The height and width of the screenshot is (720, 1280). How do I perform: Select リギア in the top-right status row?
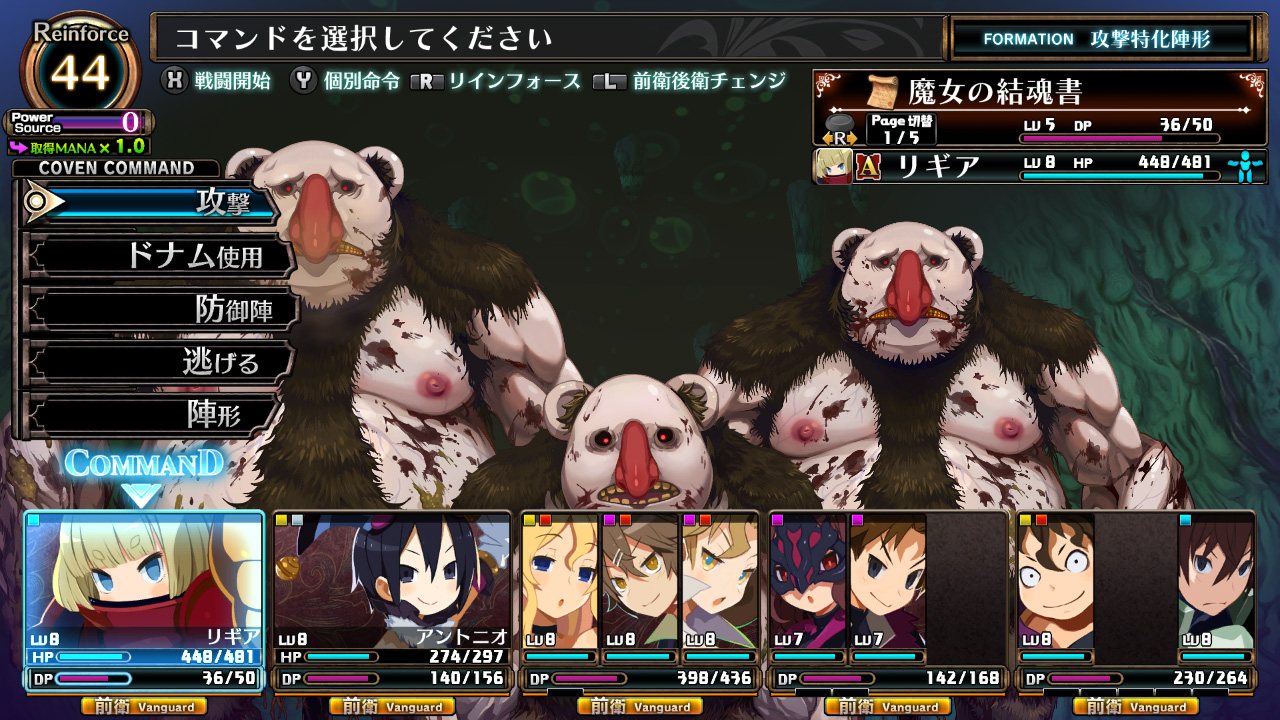pyautogui.click(x=1040, y=166)
